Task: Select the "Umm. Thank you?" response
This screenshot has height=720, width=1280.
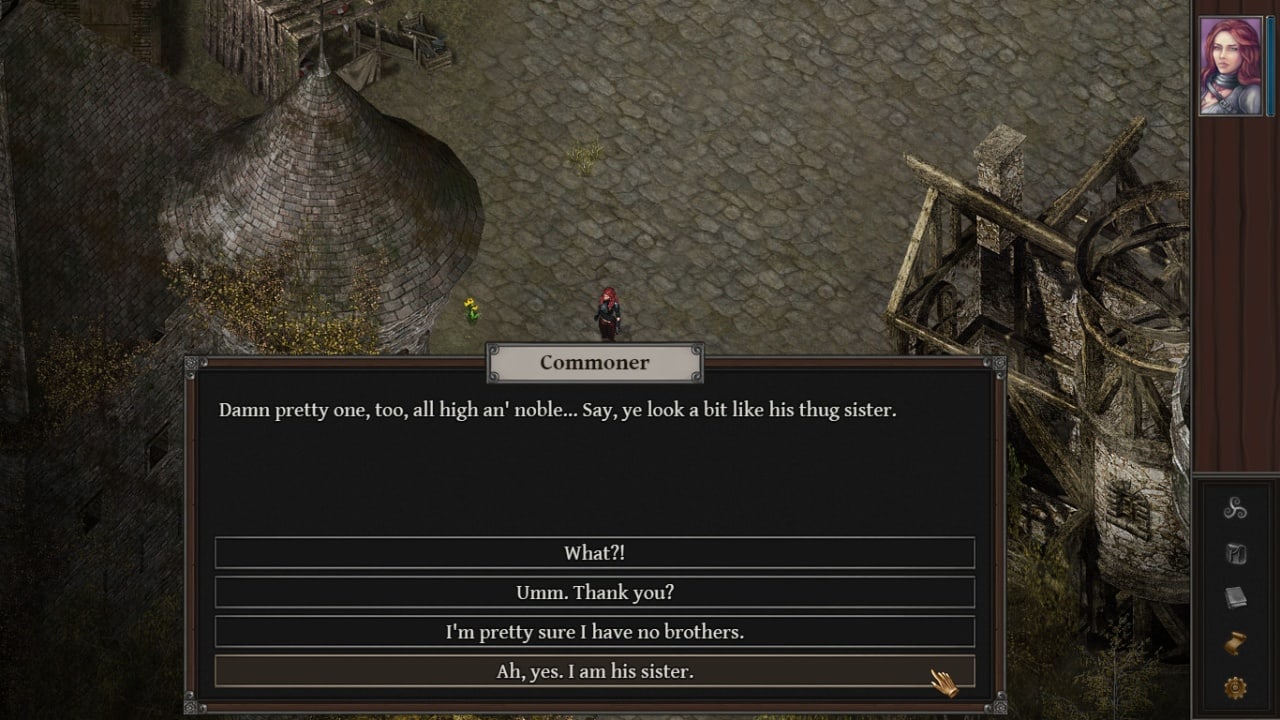Action: click(594, 592)
